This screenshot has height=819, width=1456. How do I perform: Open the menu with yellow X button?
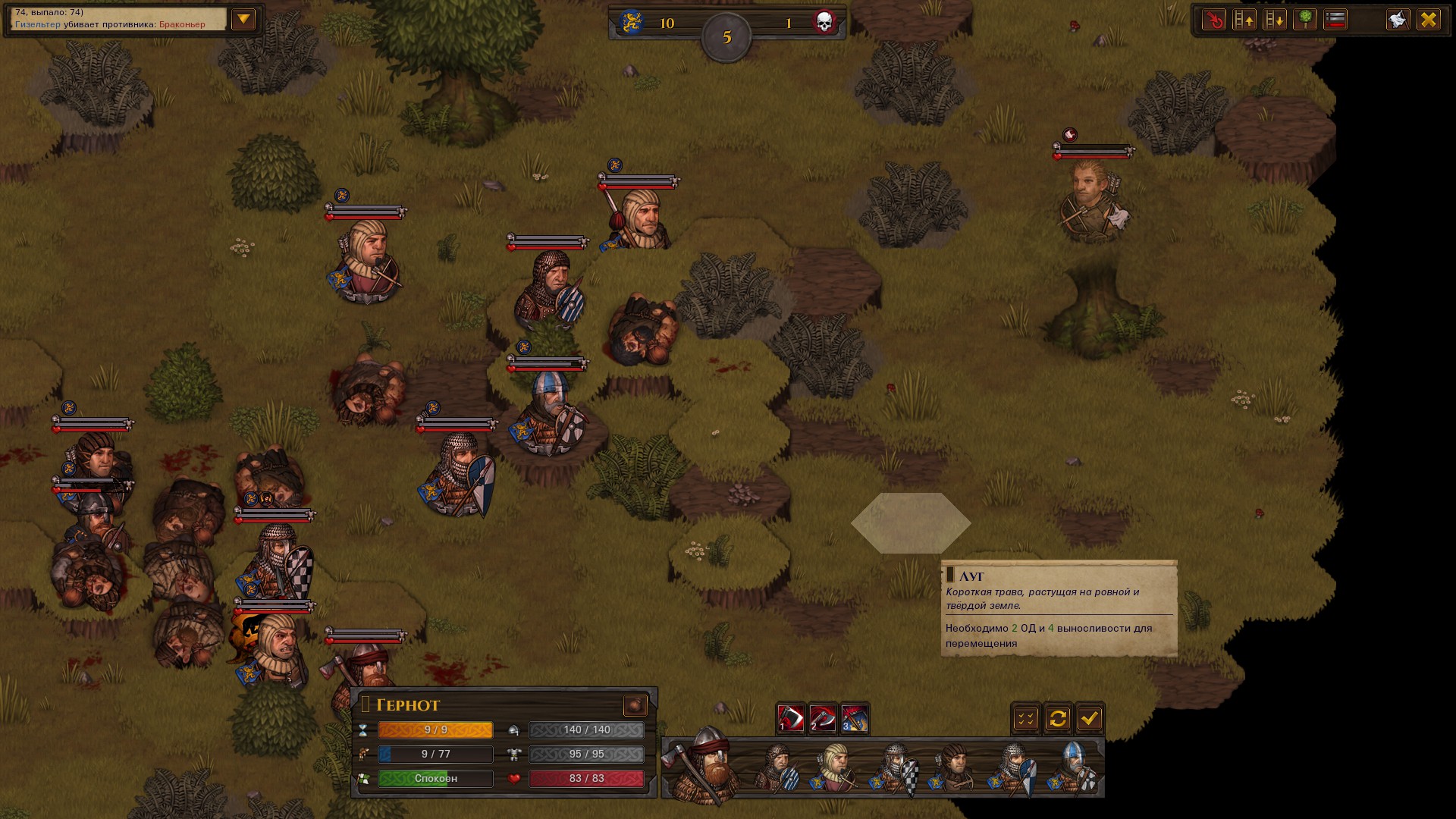point(1429,20)
